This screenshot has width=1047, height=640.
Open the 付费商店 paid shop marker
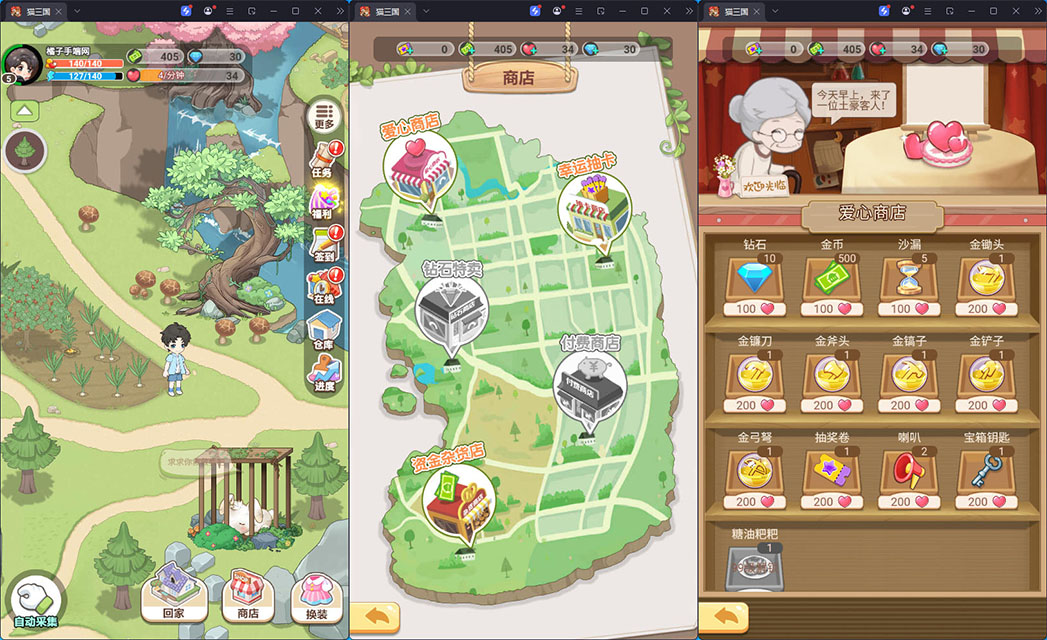pos(590,387)
